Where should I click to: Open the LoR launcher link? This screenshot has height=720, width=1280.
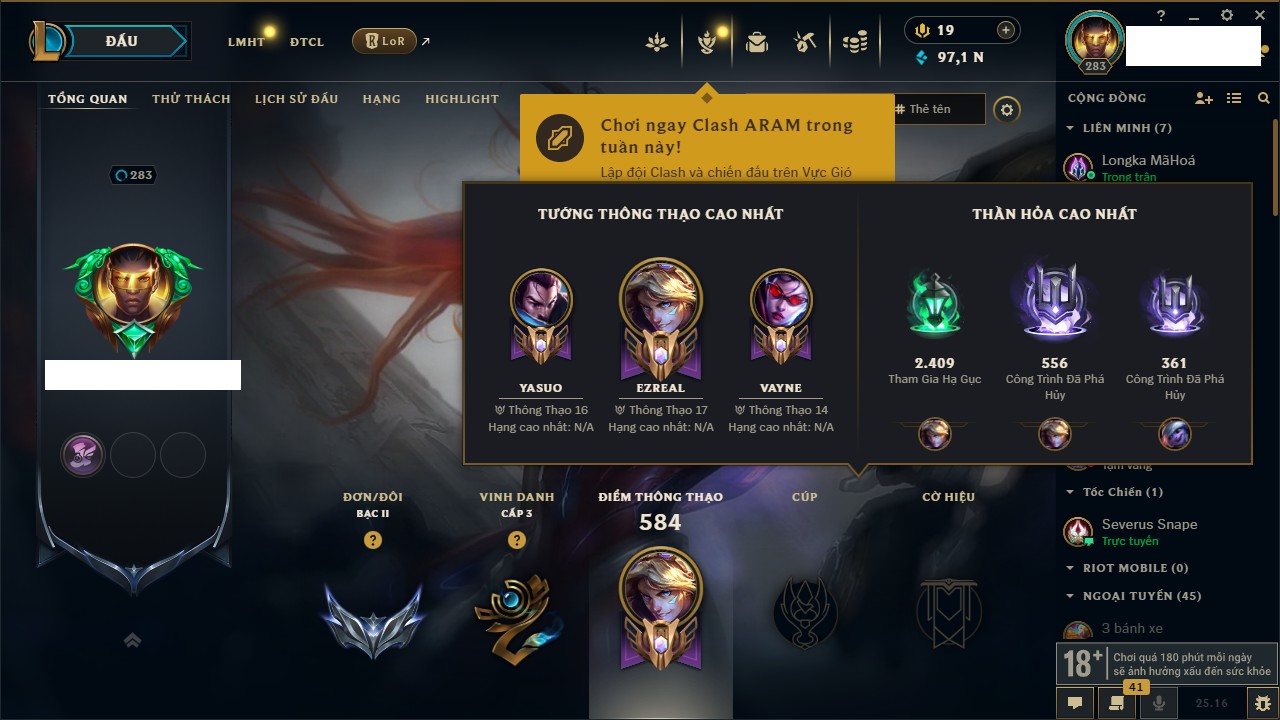click(385, 41)
